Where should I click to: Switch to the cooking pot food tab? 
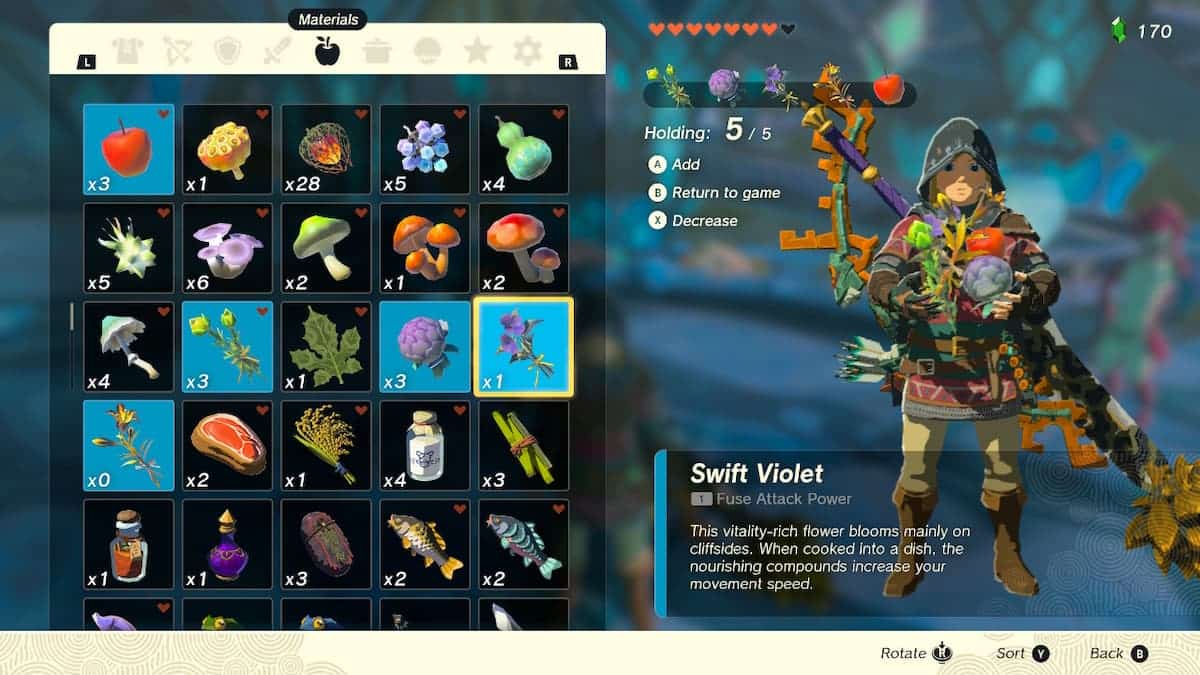(377, 51)
